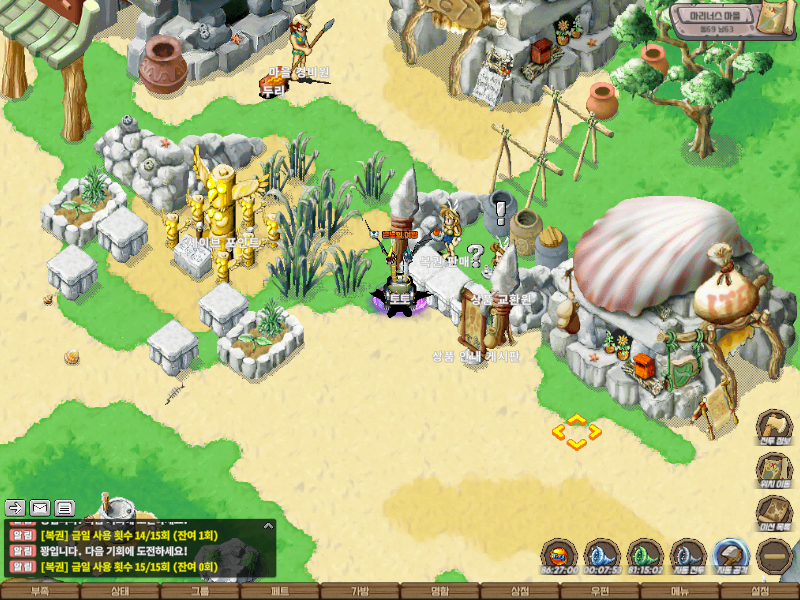Expand chat log with up arrow
The height and width of the screenshot is (600, 800).
click(x=268, y=525)
